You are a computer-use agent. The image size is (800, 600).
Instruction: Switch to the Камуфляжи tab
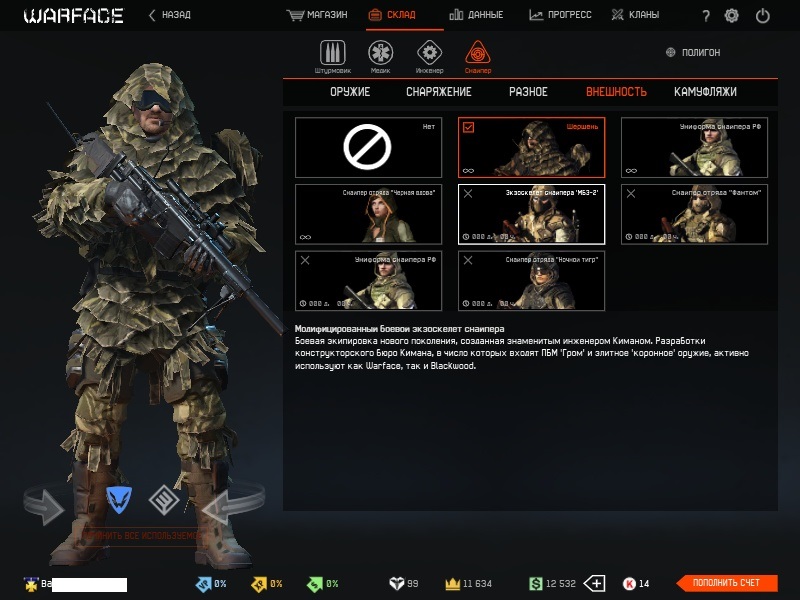705,92
